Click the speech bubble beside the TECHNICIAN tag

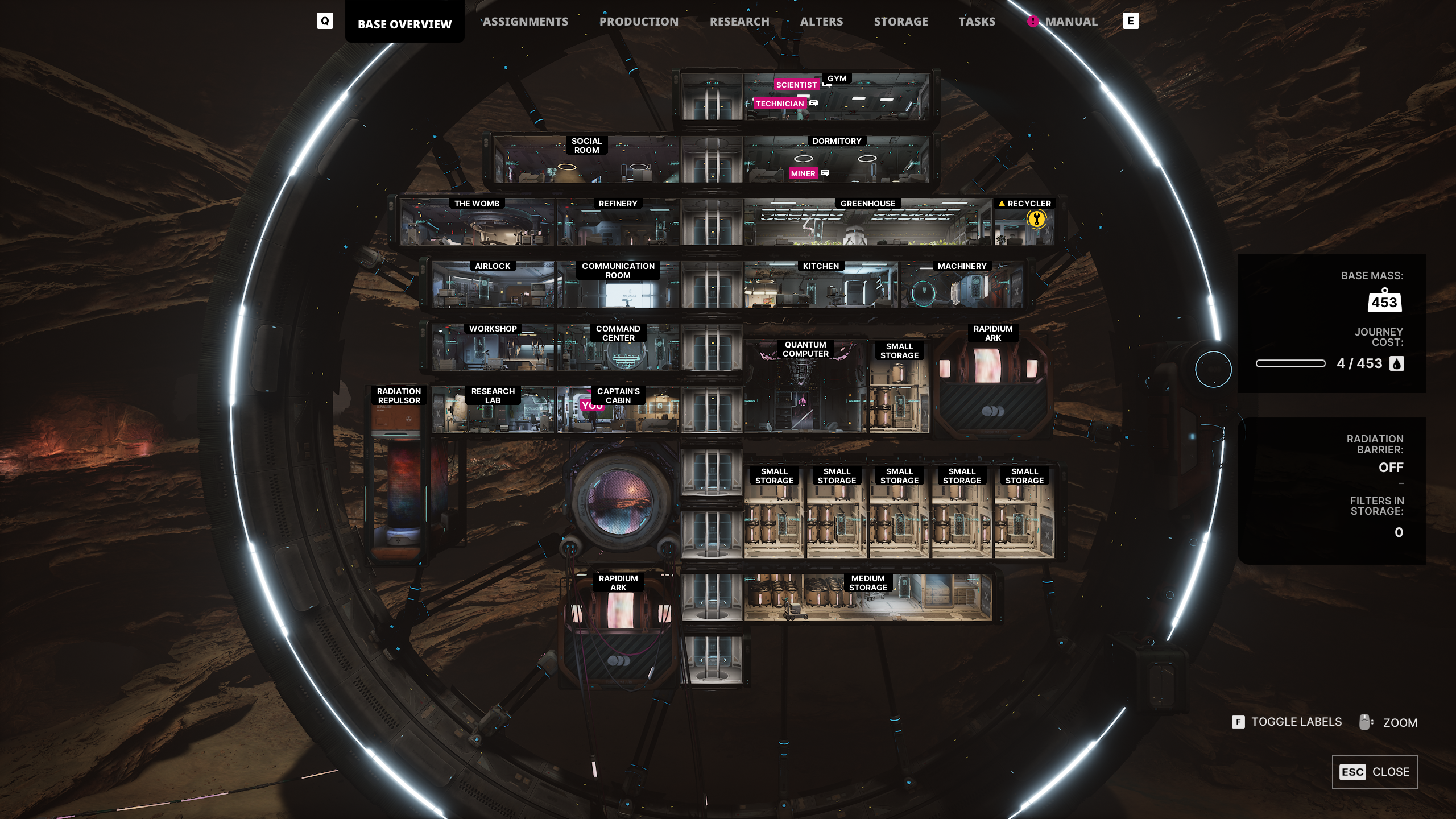tap(813, 104)
